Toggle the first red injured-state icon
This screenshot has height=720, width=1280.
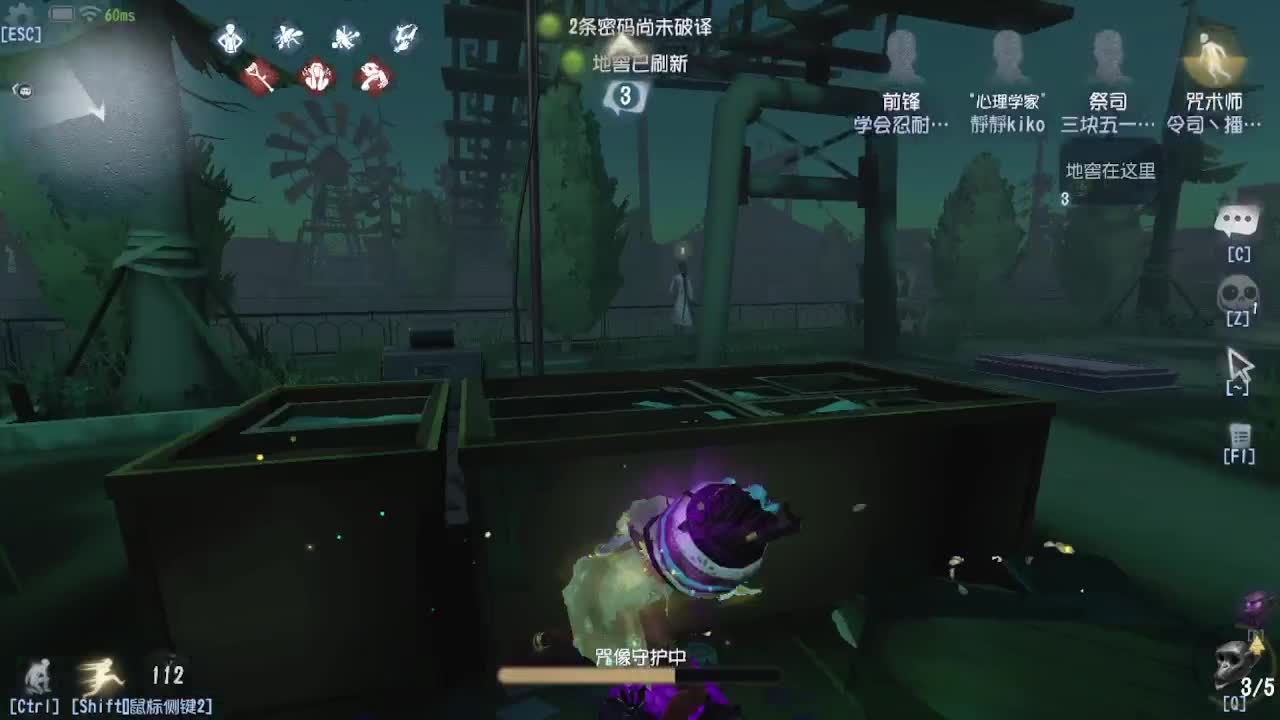point(258,78)
